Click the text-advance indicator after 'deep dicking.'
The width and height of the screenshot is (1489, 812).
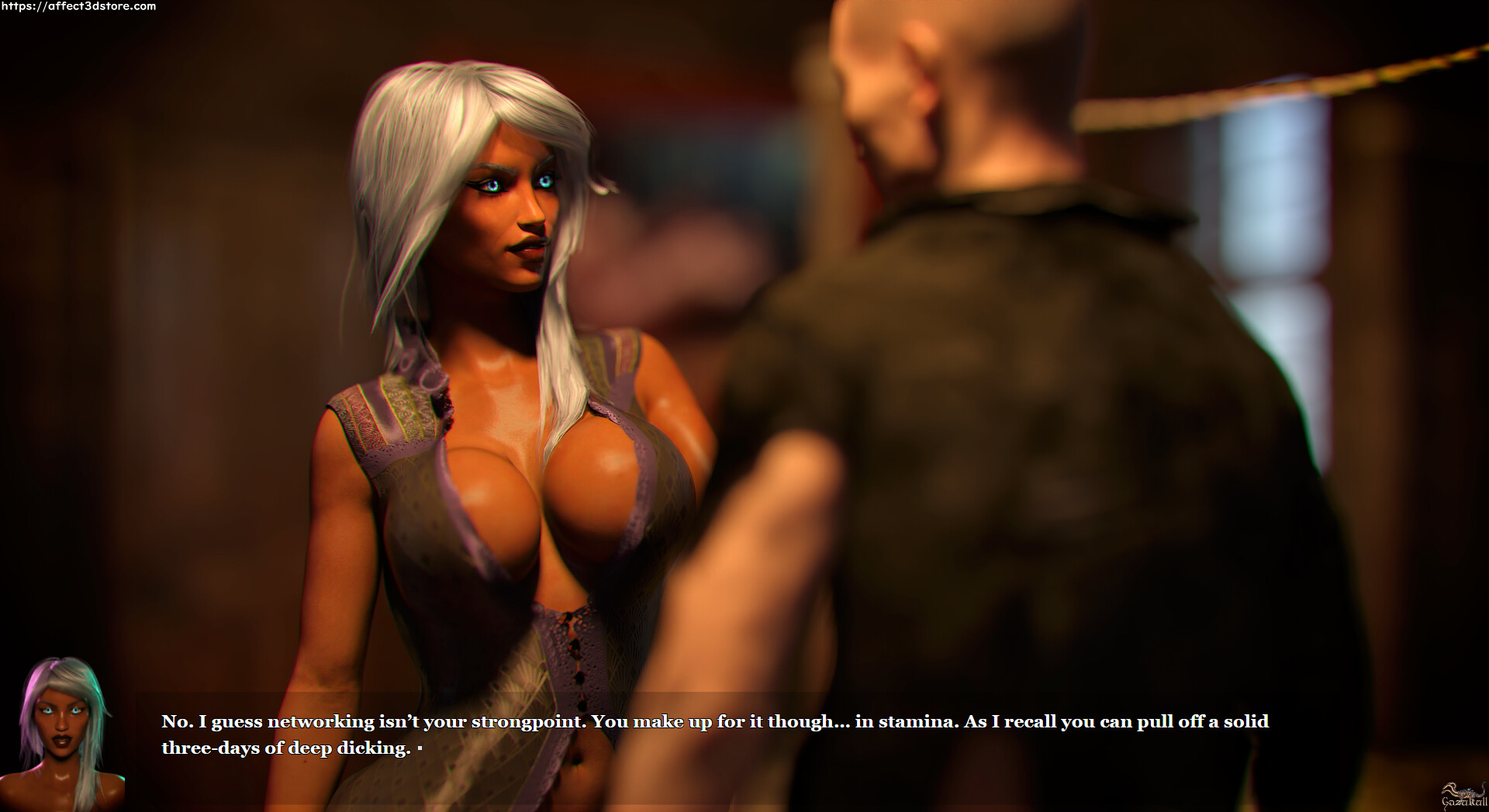[x=421, y=749]
